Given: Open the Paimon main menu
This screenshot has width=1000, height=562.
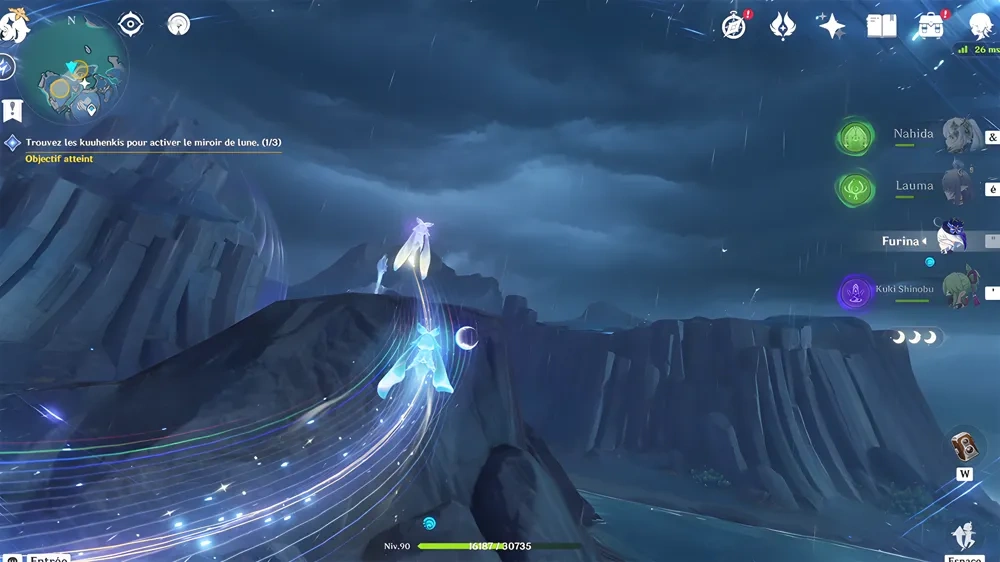Looking at the screenshot, I should 14,27.
